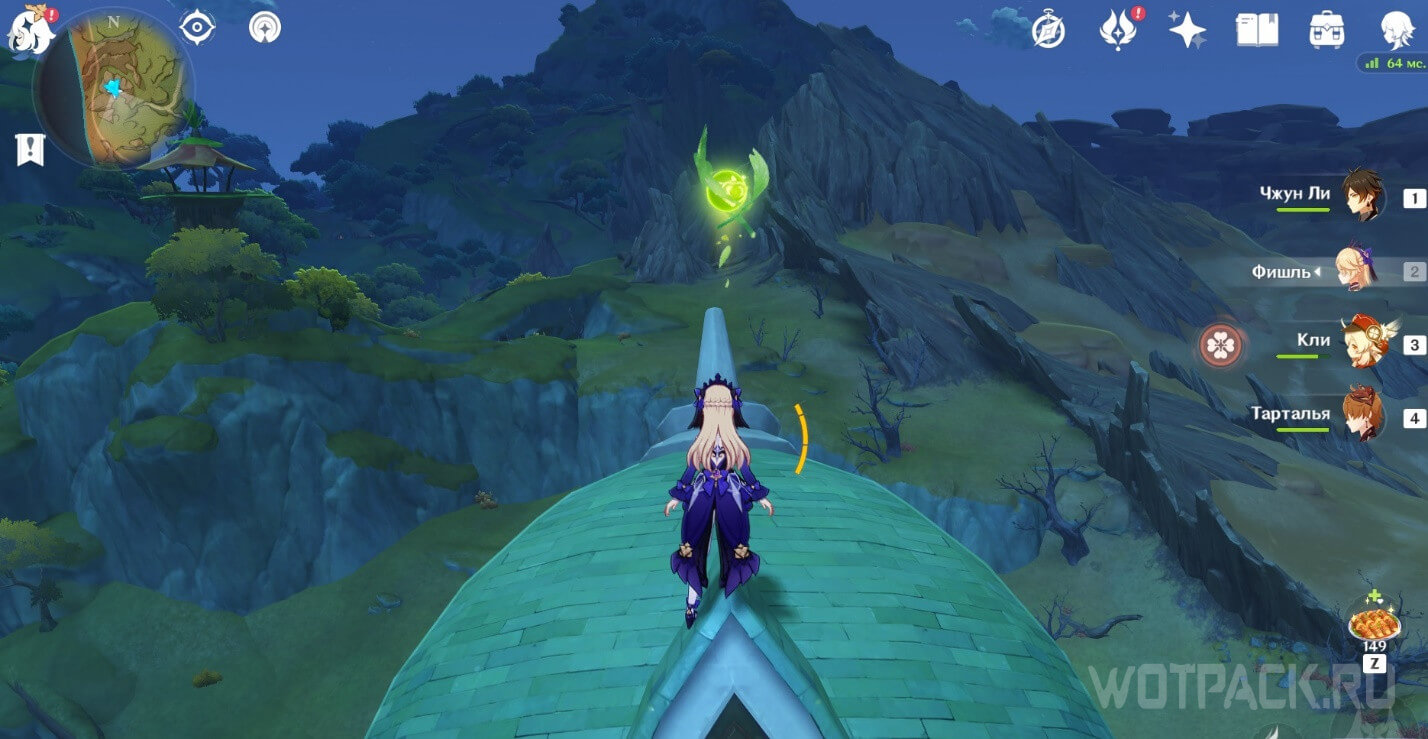Click the flower elemental resonance badge
Screen dimensions: 1428x739
[x=1222, y=345]
